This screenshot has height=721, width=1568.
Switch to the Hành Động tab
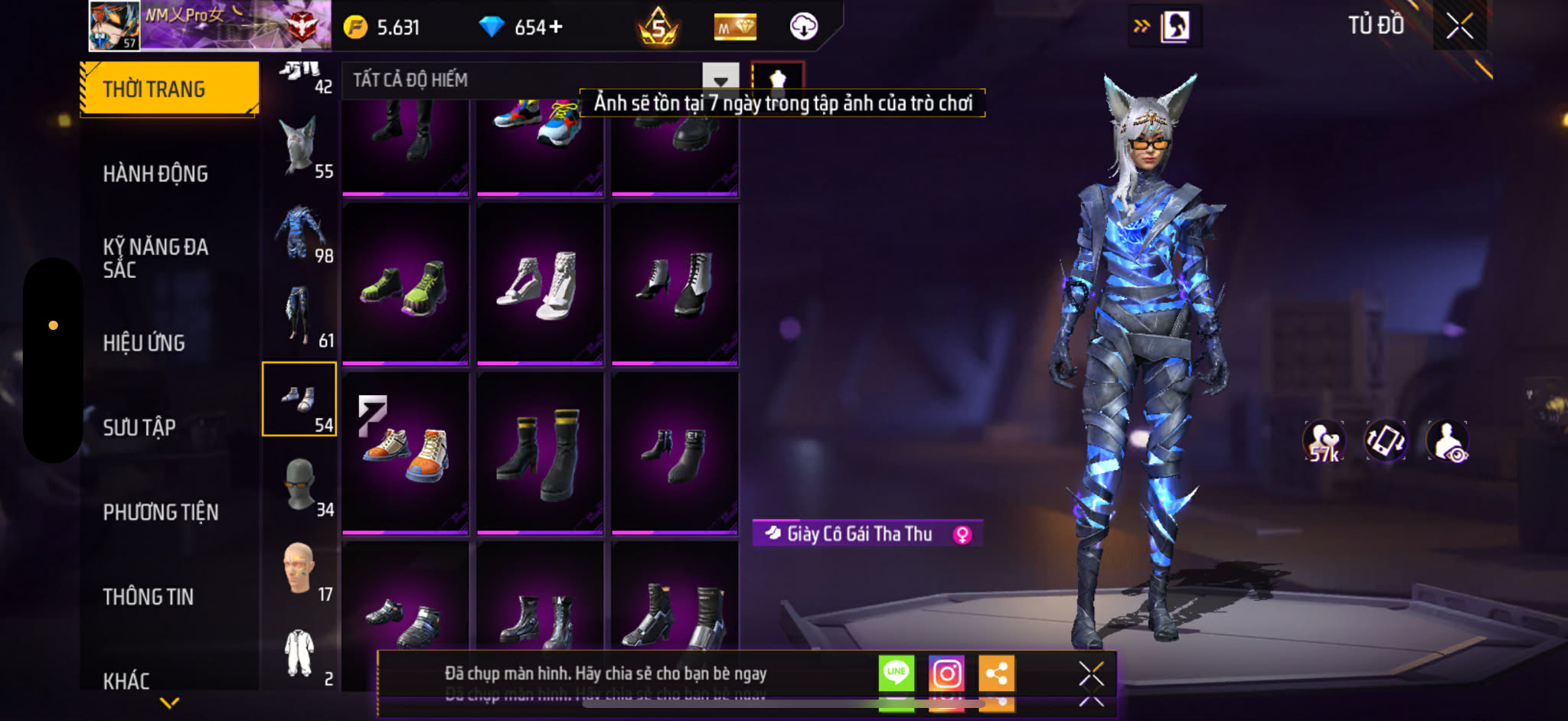click(155, 174)
